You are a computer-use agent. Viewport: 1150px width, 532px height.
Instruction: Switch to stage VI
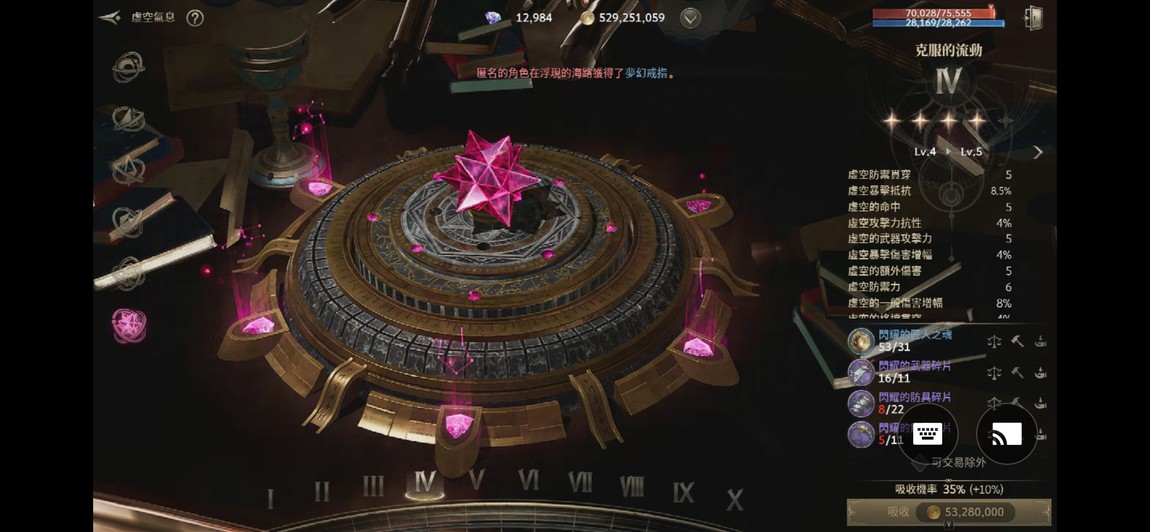click(x=528, y=481)
